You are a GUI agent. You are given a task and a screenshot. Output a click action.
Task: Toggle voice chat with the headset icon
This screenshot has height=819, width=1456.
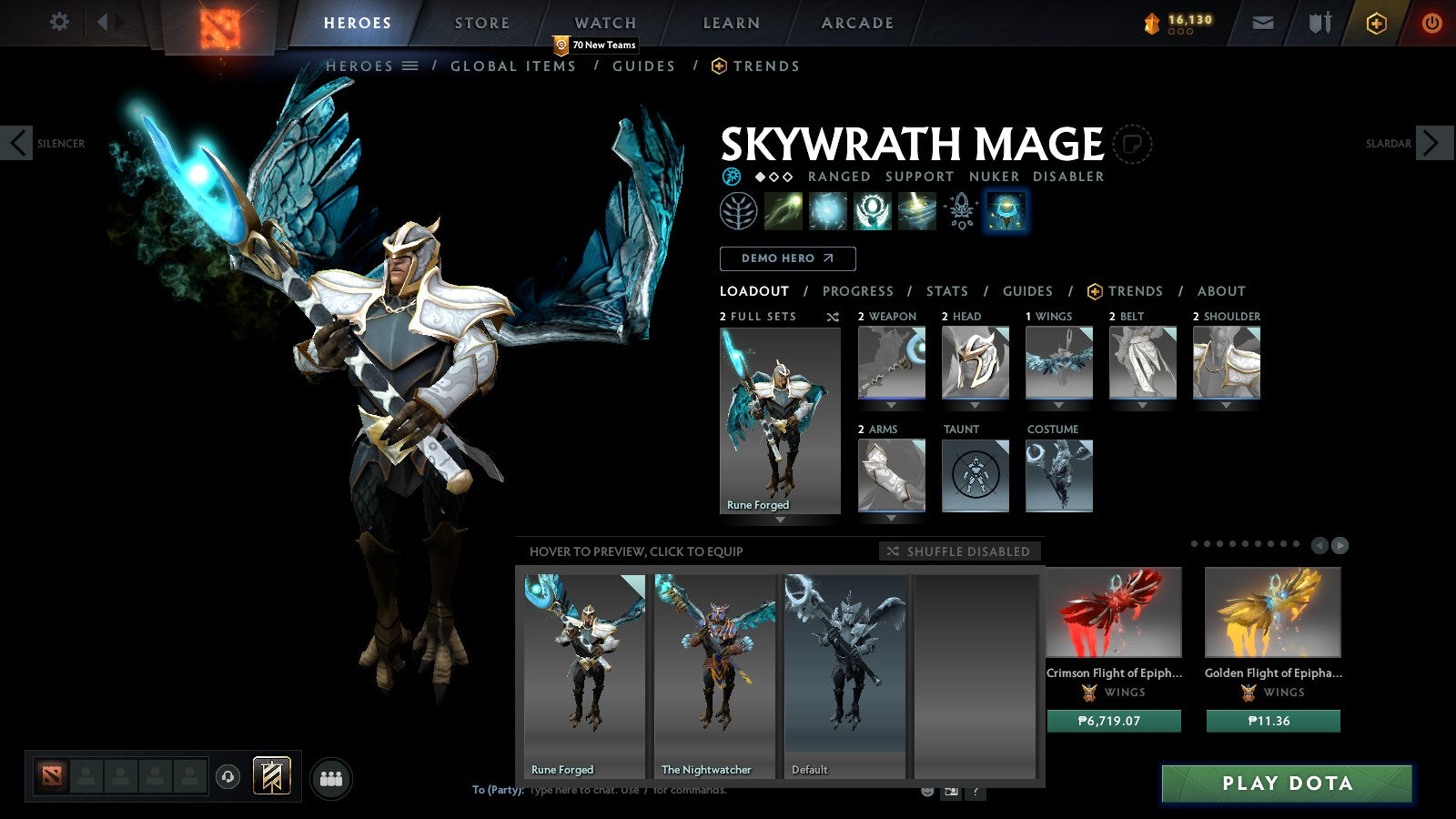224,774
